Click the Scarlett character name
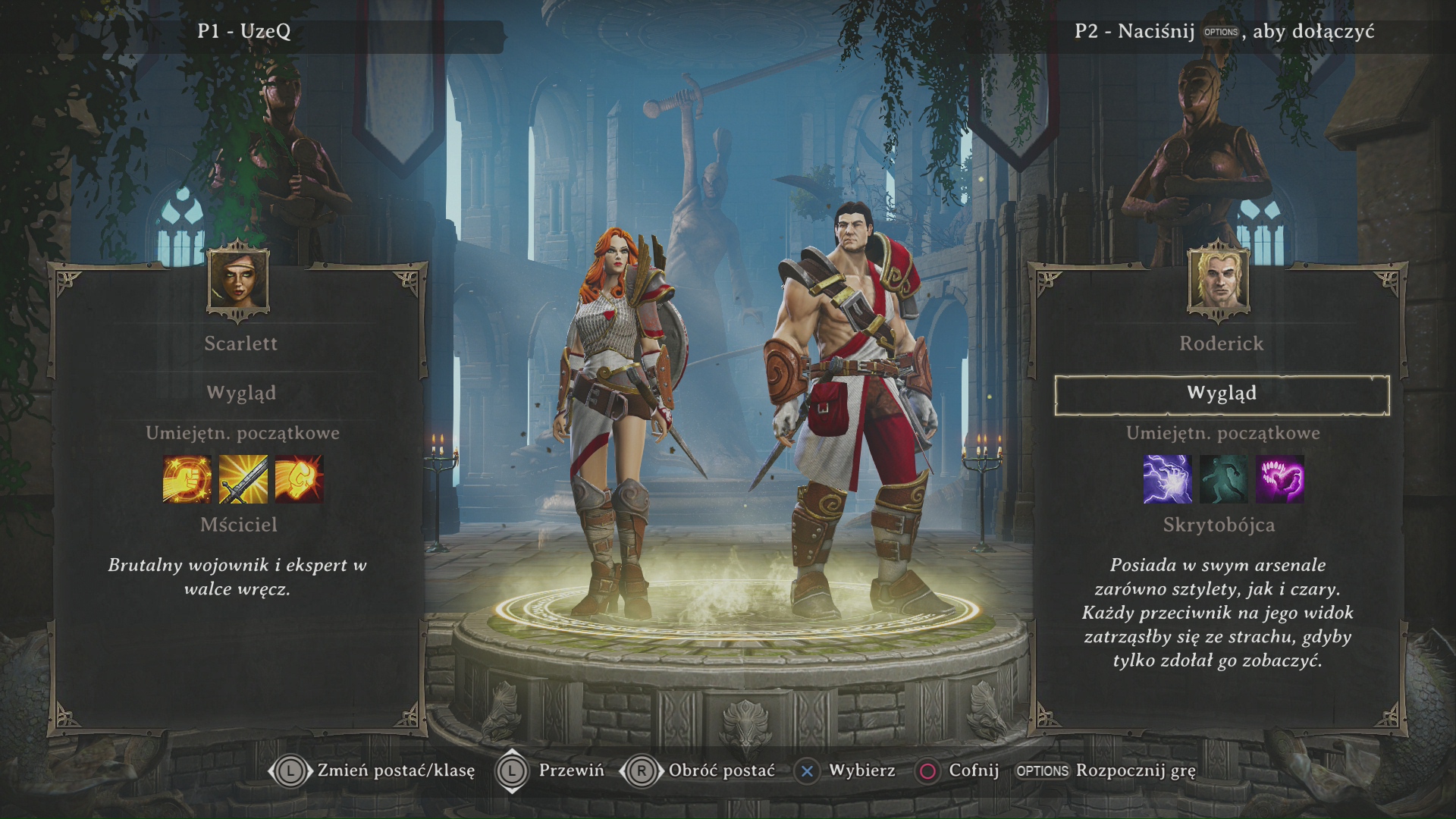 coord(240,344)
